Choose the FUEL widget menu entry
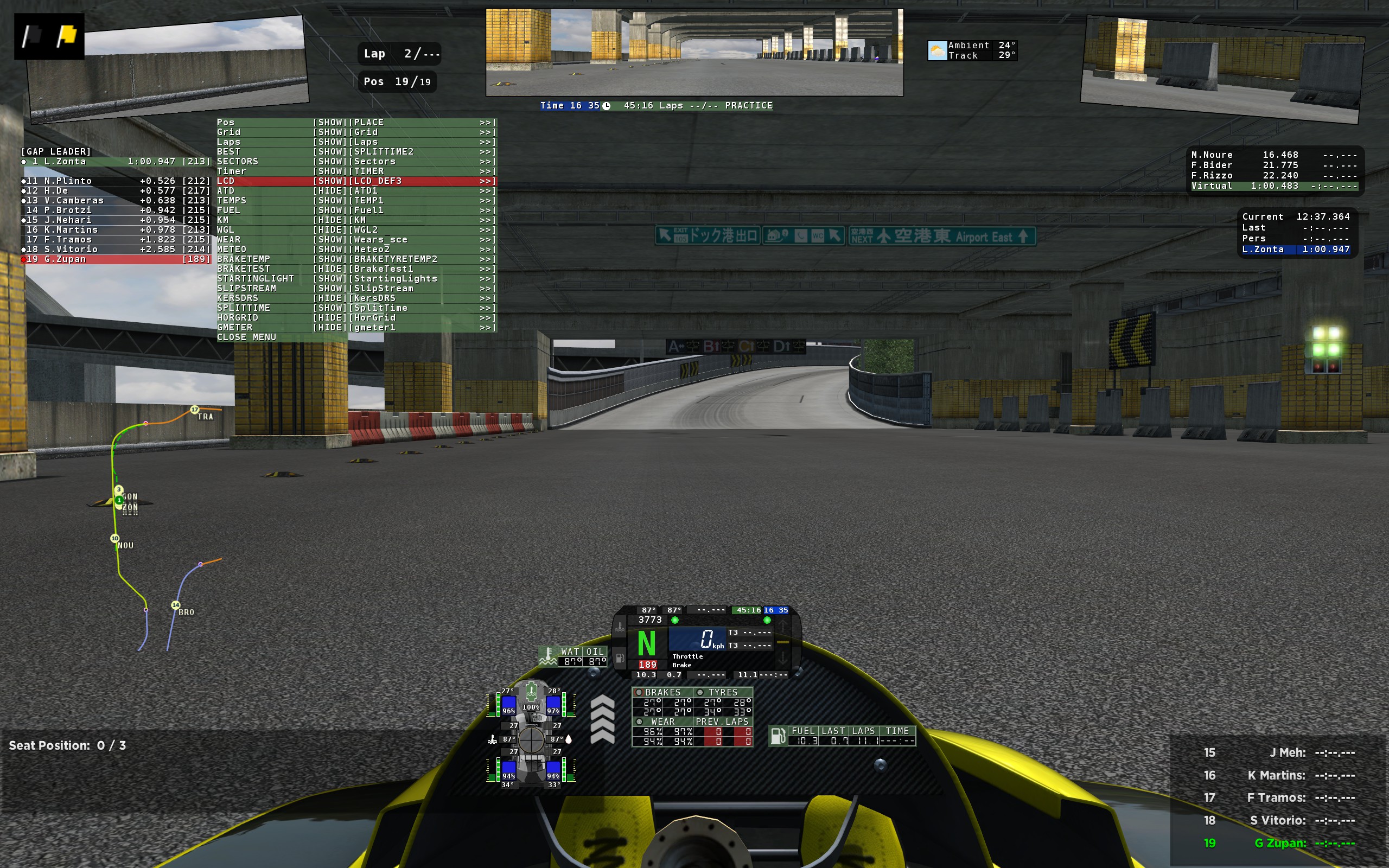 (x=356, y=210)
